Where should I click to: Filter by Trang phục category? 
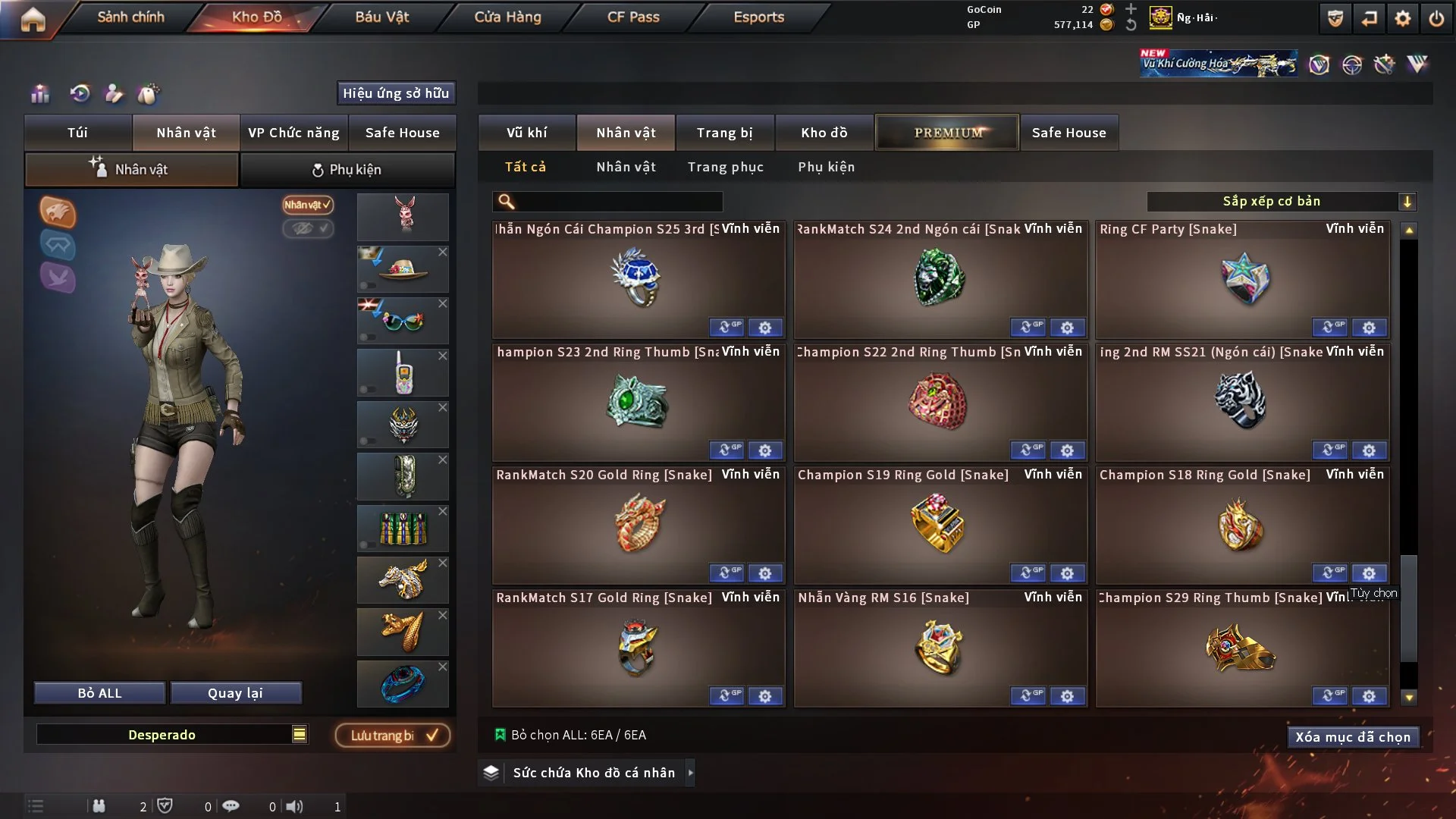click(725, 167)
